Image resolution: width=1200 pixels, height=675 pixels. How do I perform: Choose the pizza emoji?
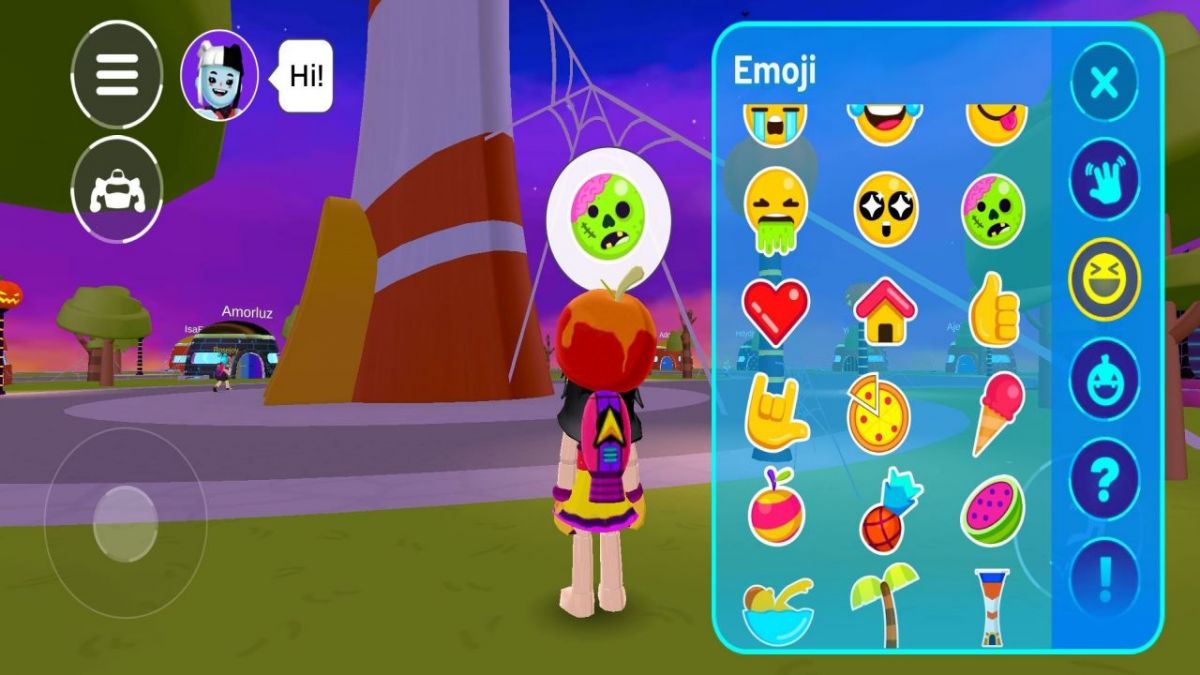tap(878, 414)
